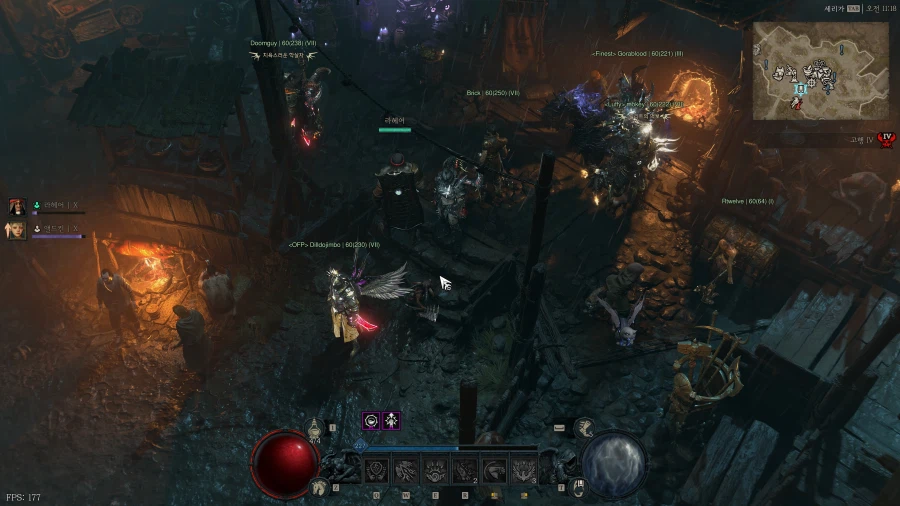The height and width of the screenshot is (506, 900).
Task: Activate the second skill slot bound to W
Action: click(406, 471)
